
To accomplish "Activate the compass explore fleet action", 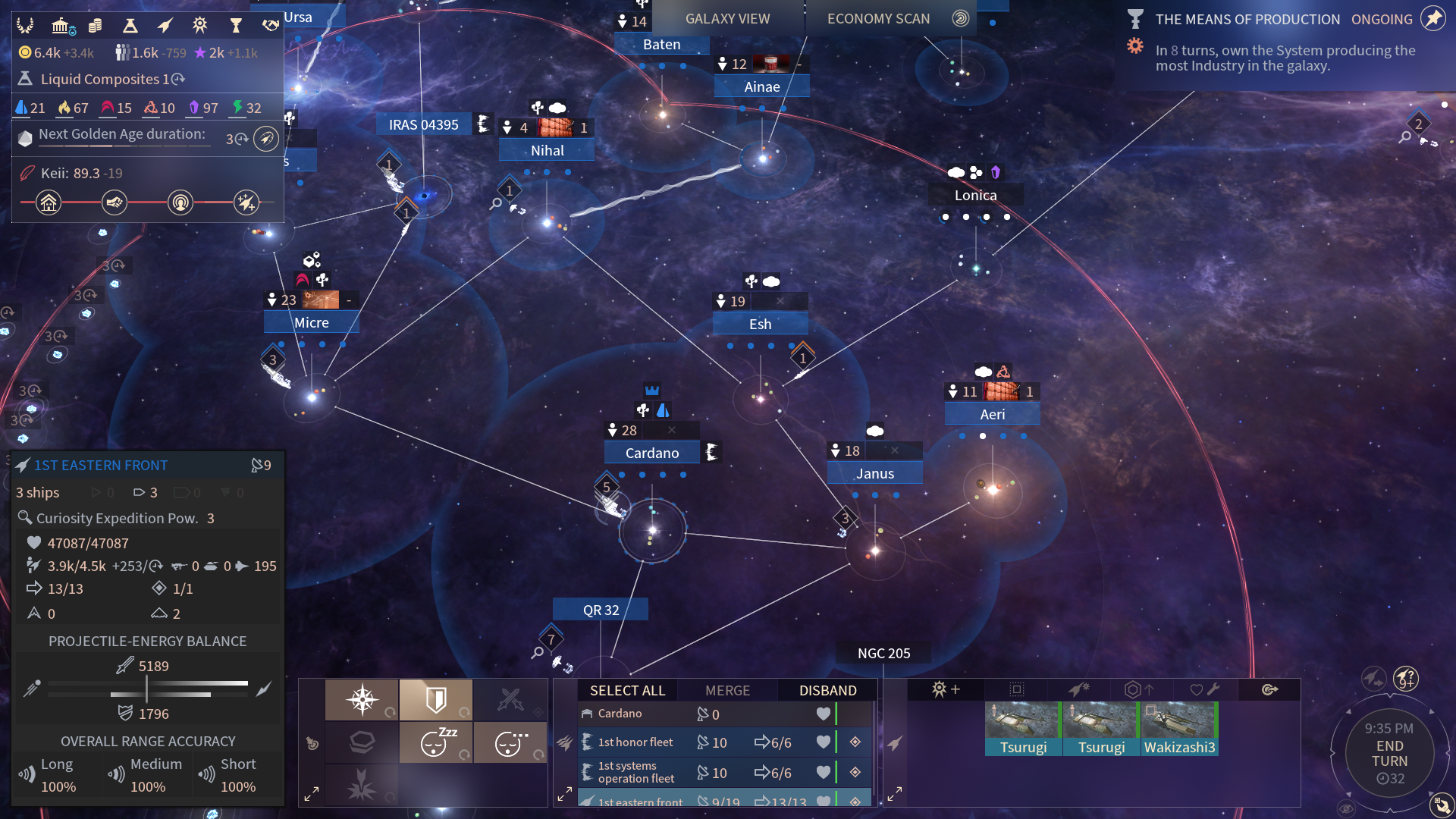I will [x=362, y=699].
